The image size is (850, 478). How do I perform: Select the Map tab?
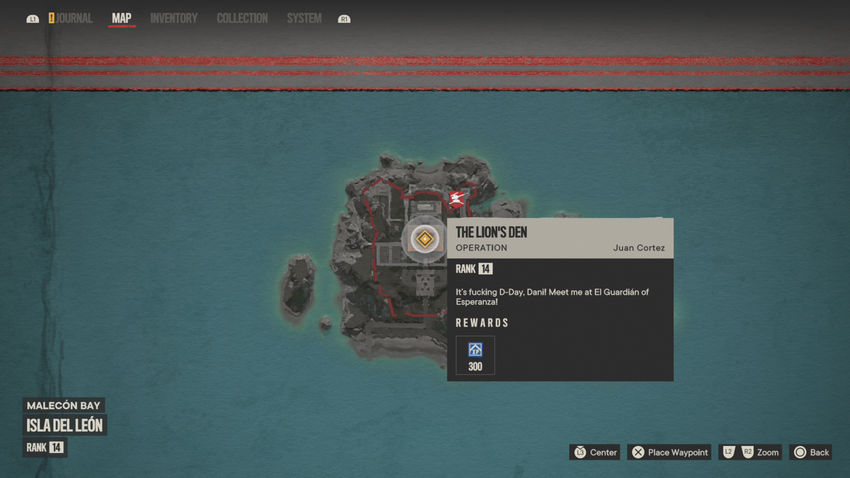(x=121, y=18)
